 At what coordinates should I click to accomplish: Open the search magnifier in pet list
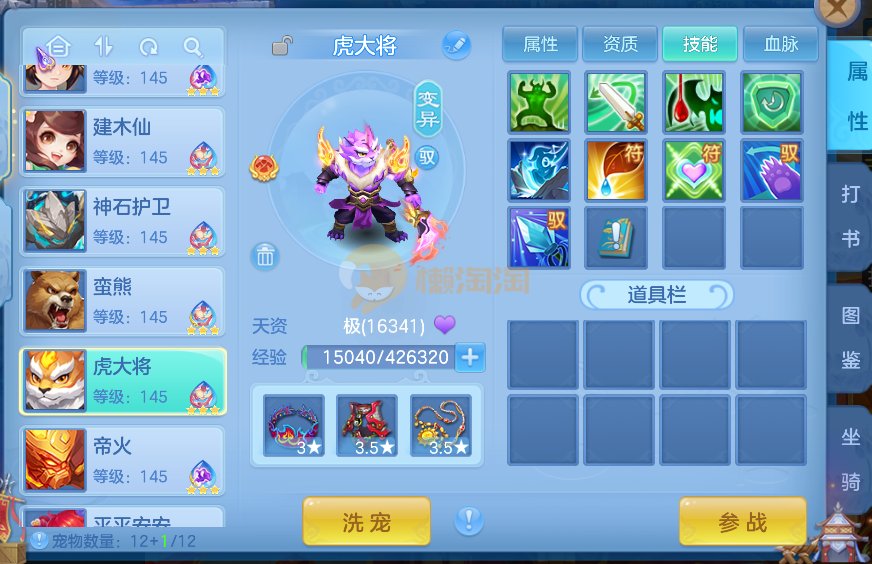(x=192, y=47)
